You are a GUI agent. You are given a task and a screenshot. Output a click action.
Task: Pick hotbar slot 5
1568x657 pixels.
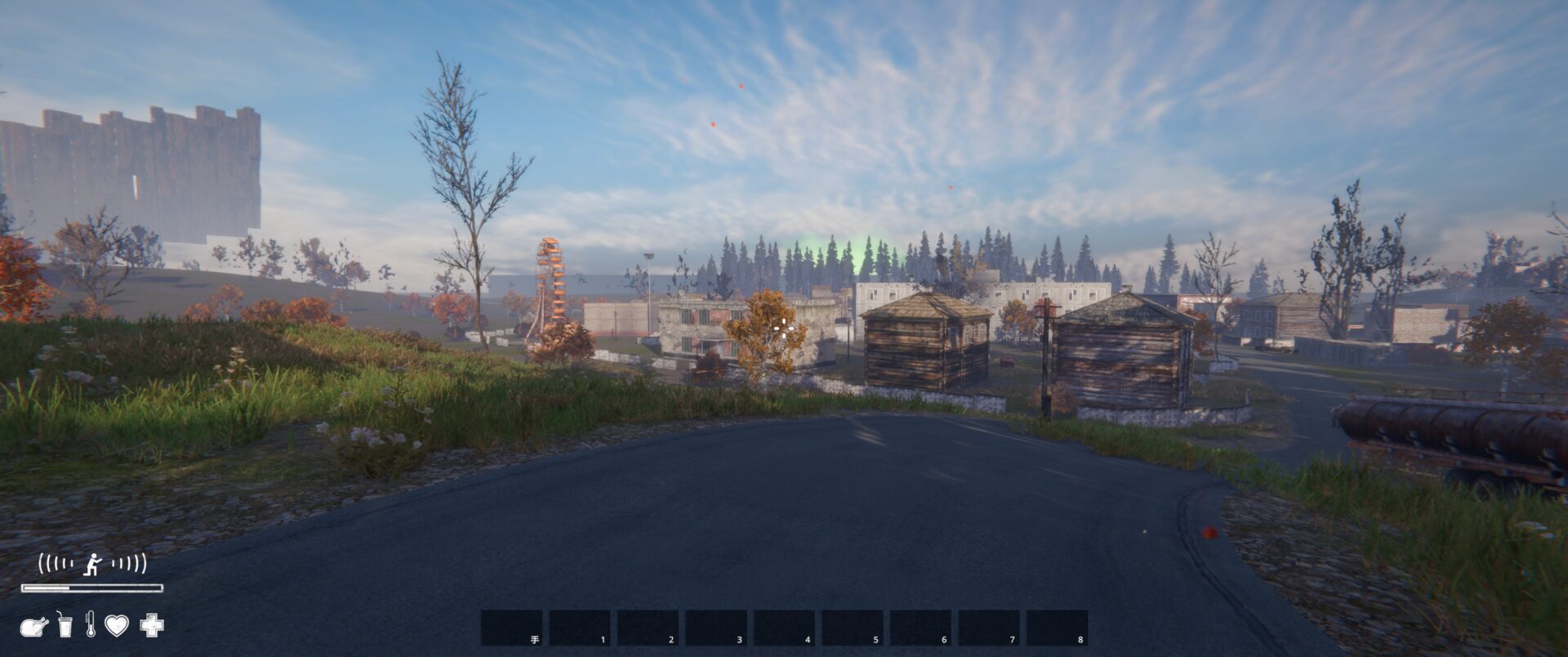852,628
